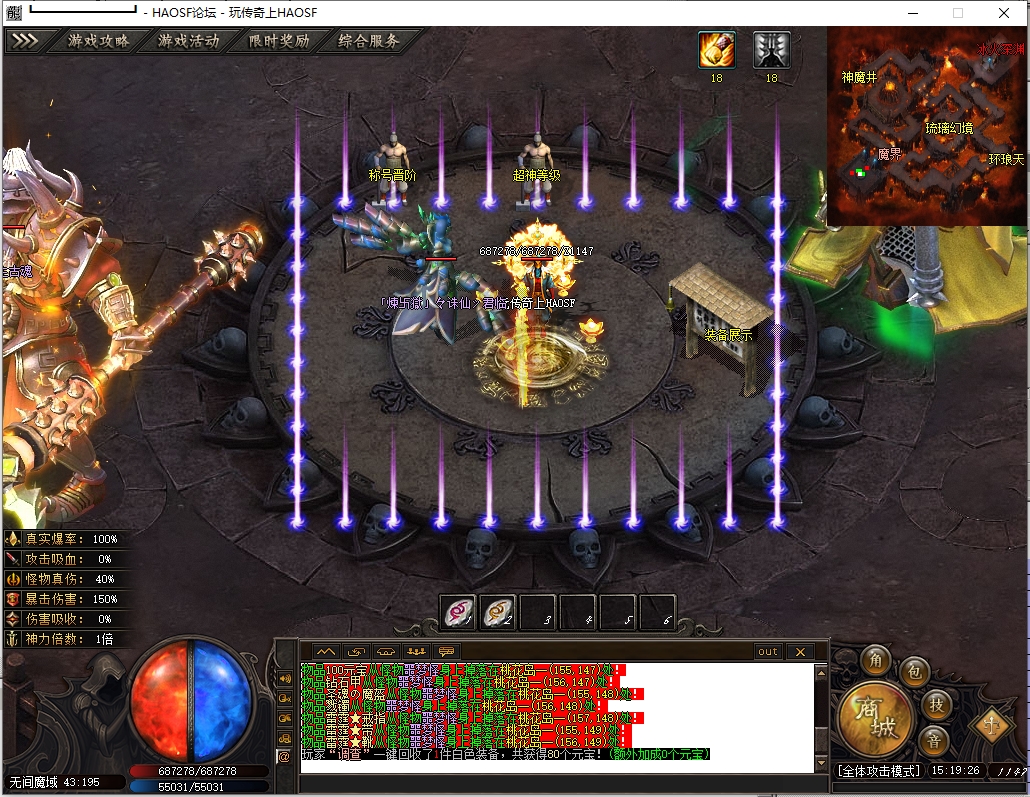Toggle sound with the 音 button
The image size is (1030, 797).
click(933, 741)
